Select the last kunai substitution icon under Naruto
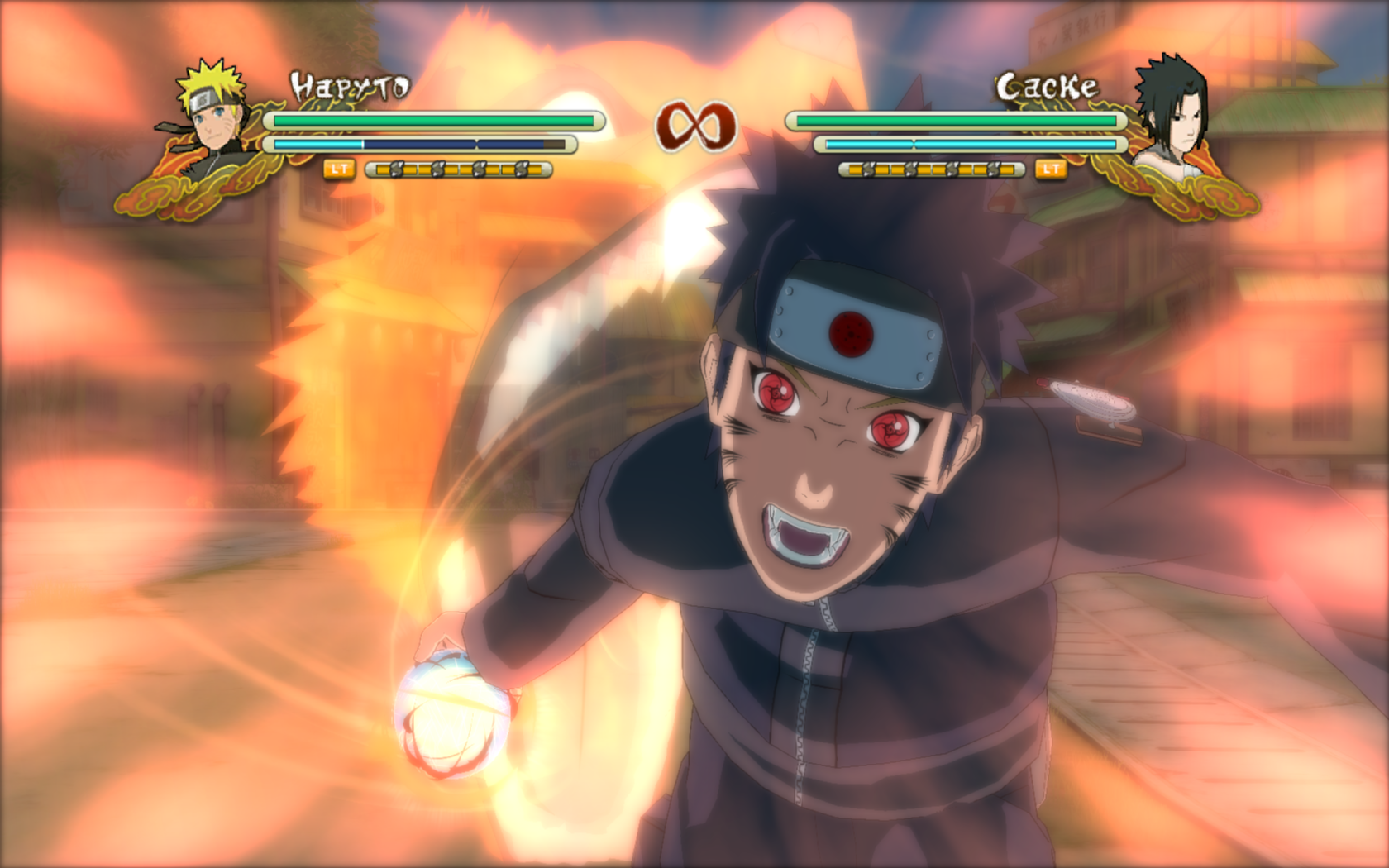This screenshot has height=868, width=1389. 522,169
